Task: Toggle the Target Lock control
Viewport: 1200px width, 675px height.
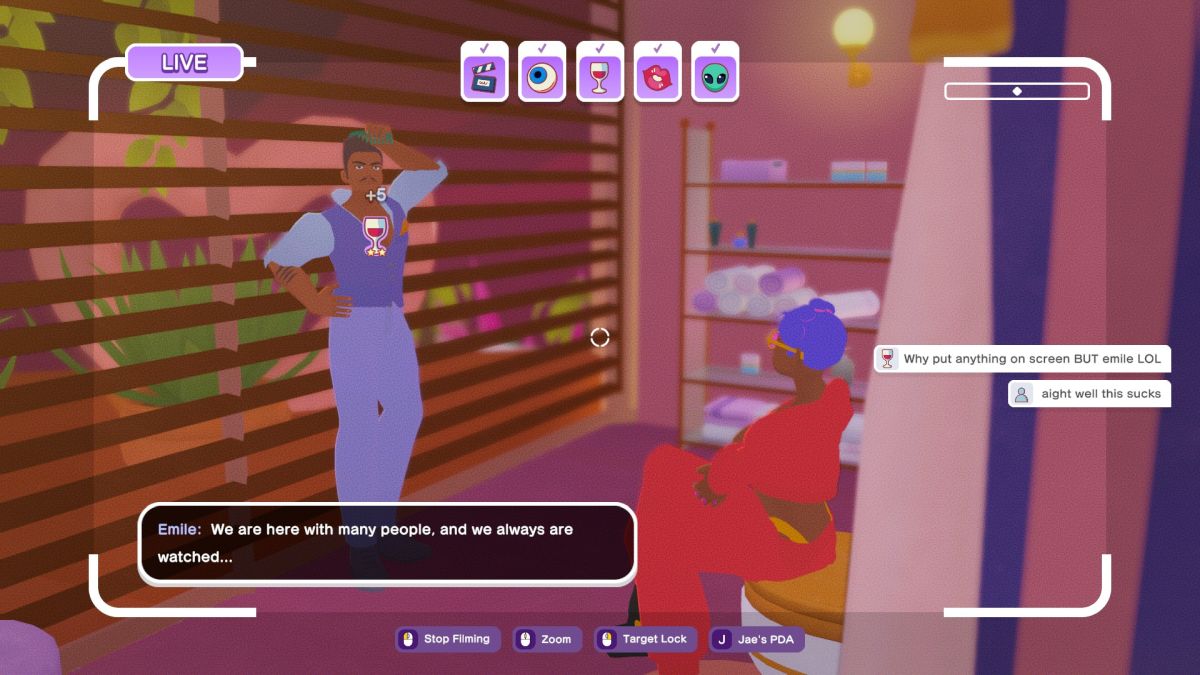Action: coord(644,639)
